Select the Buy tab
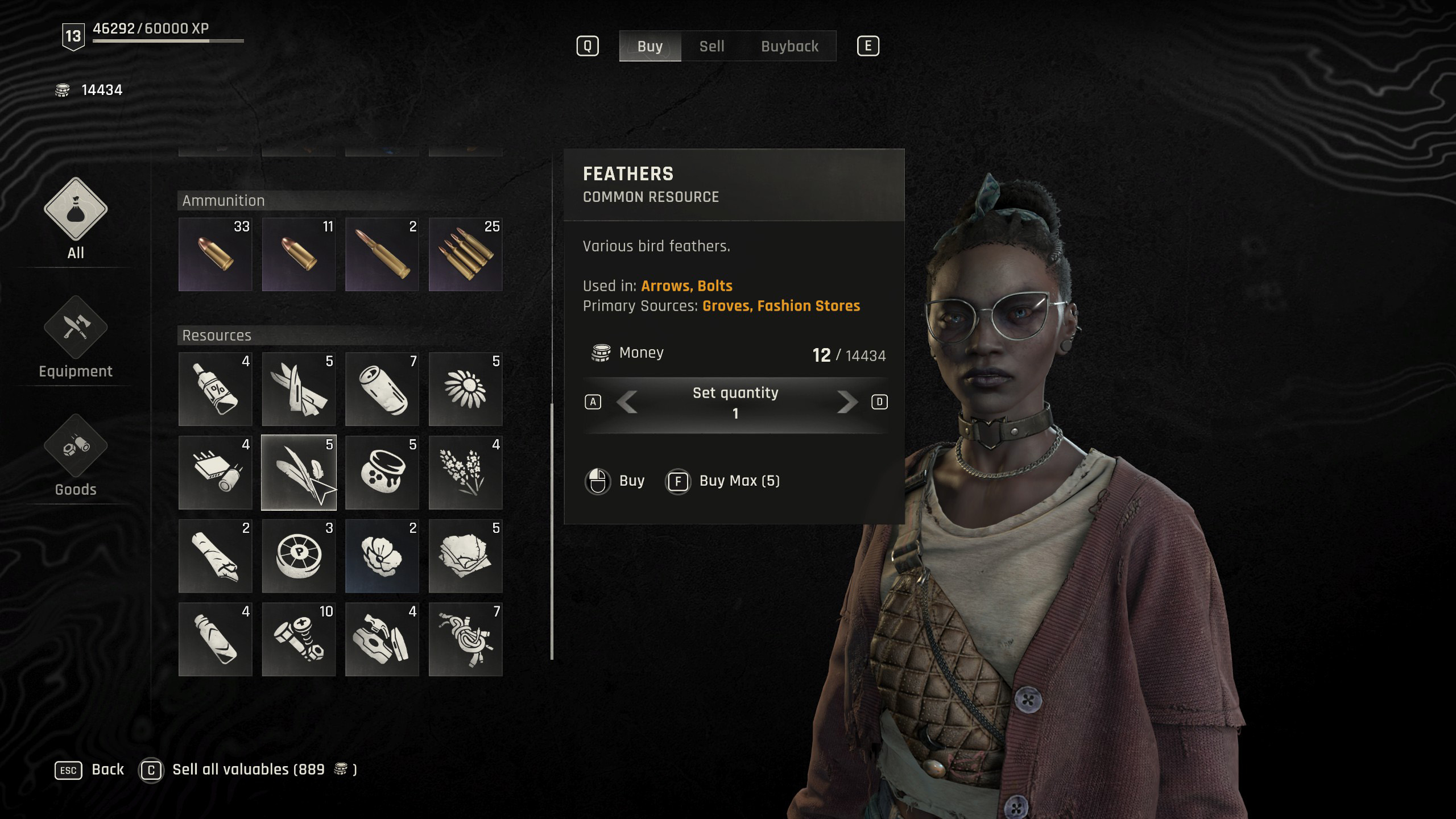 (650, 46)
